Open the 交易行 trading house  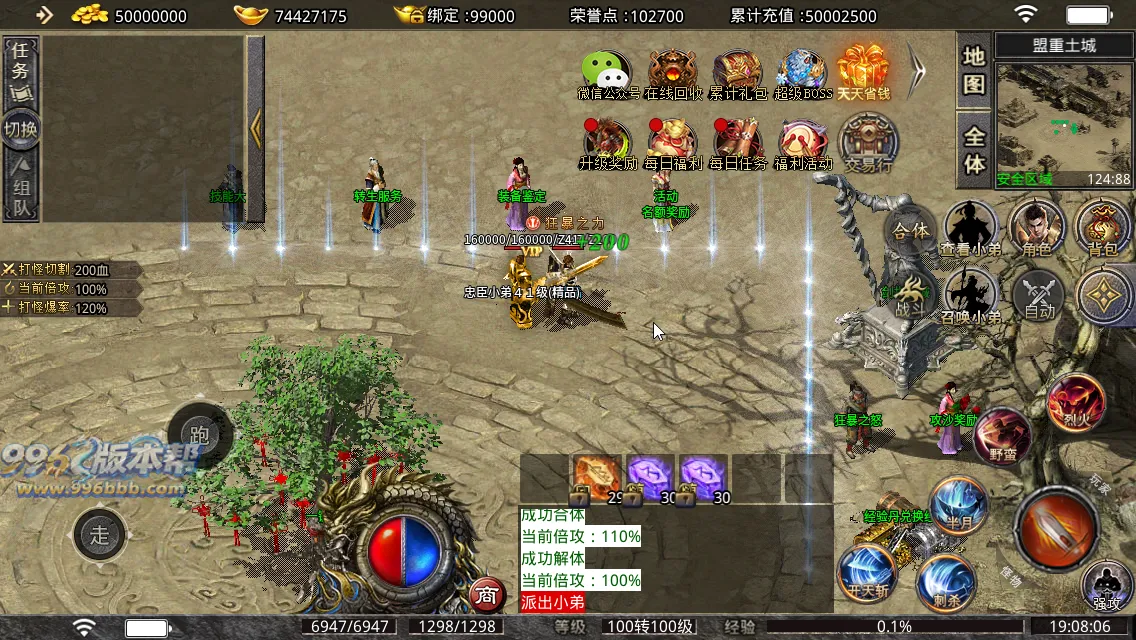click(867, 142)
